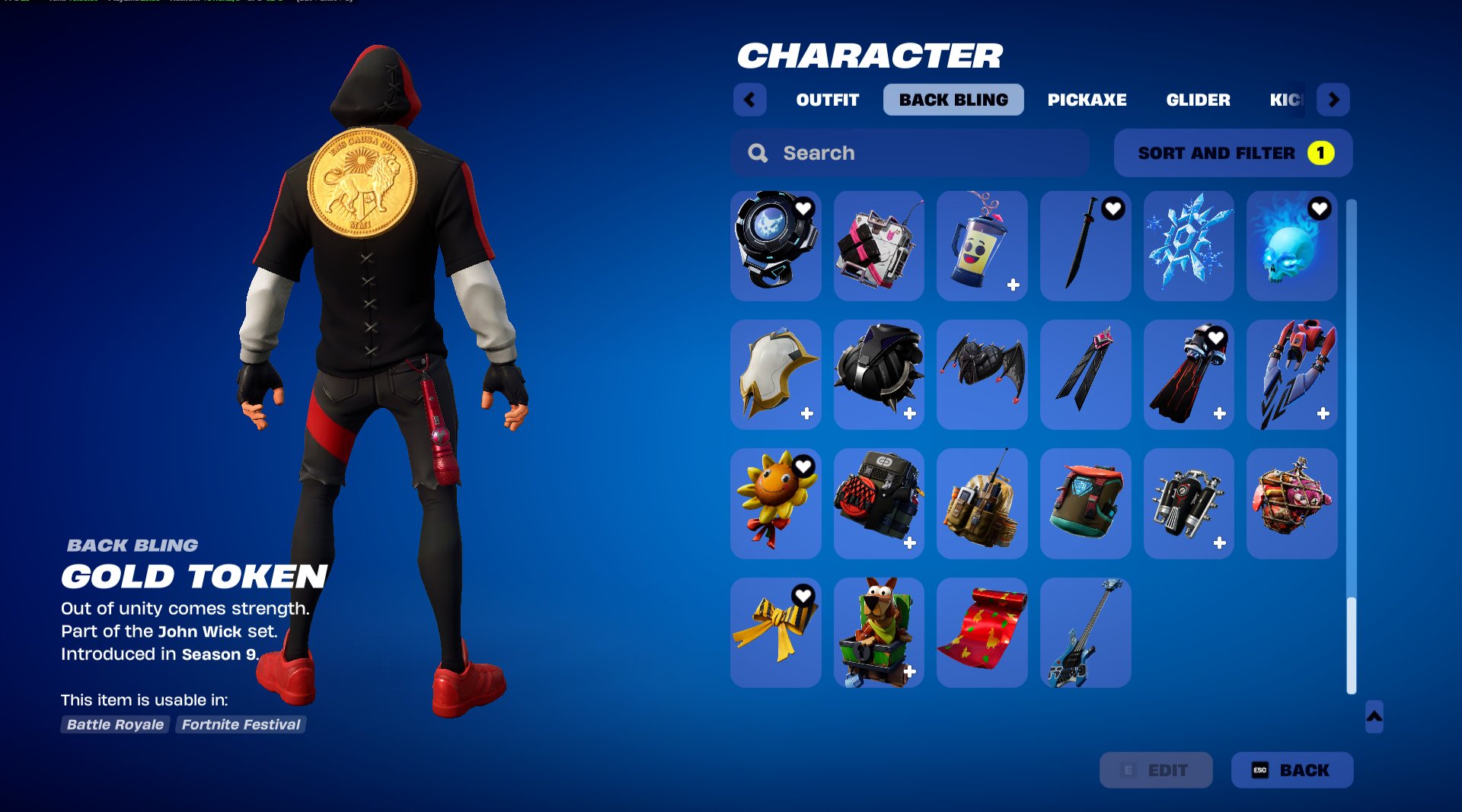Pick the sunflower back bling
This screenshot has width=1462, height=812.
[775, 503]
